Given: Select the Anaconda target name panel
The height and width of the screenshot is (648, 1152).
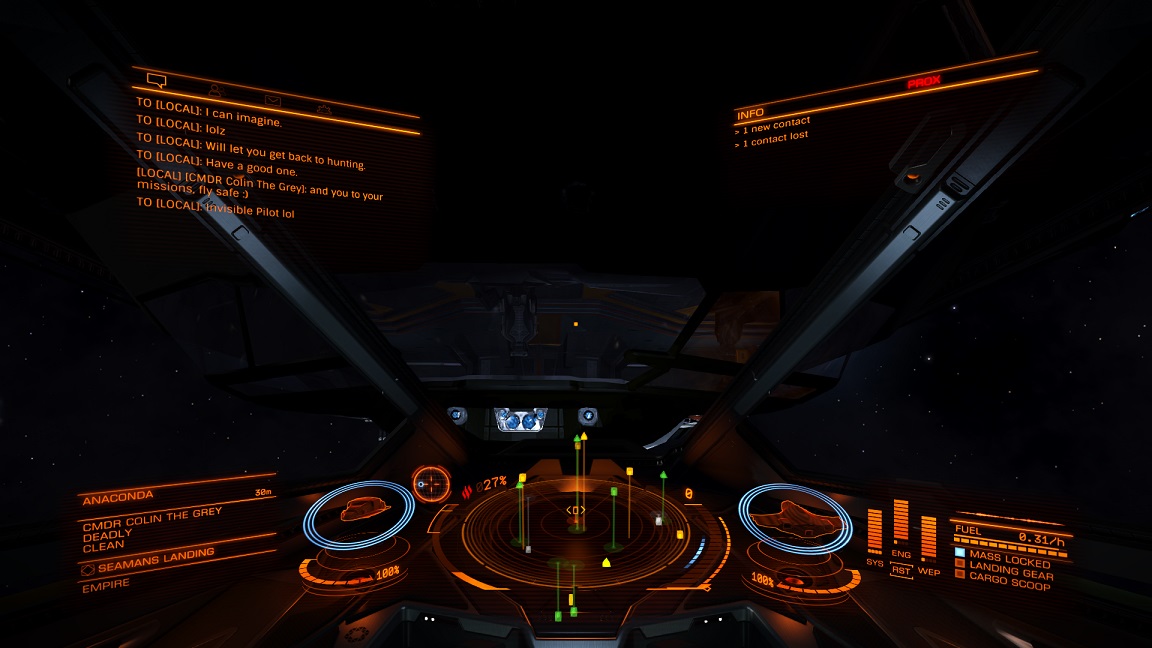Looking at the screenshot, I should tap(176, 497).
